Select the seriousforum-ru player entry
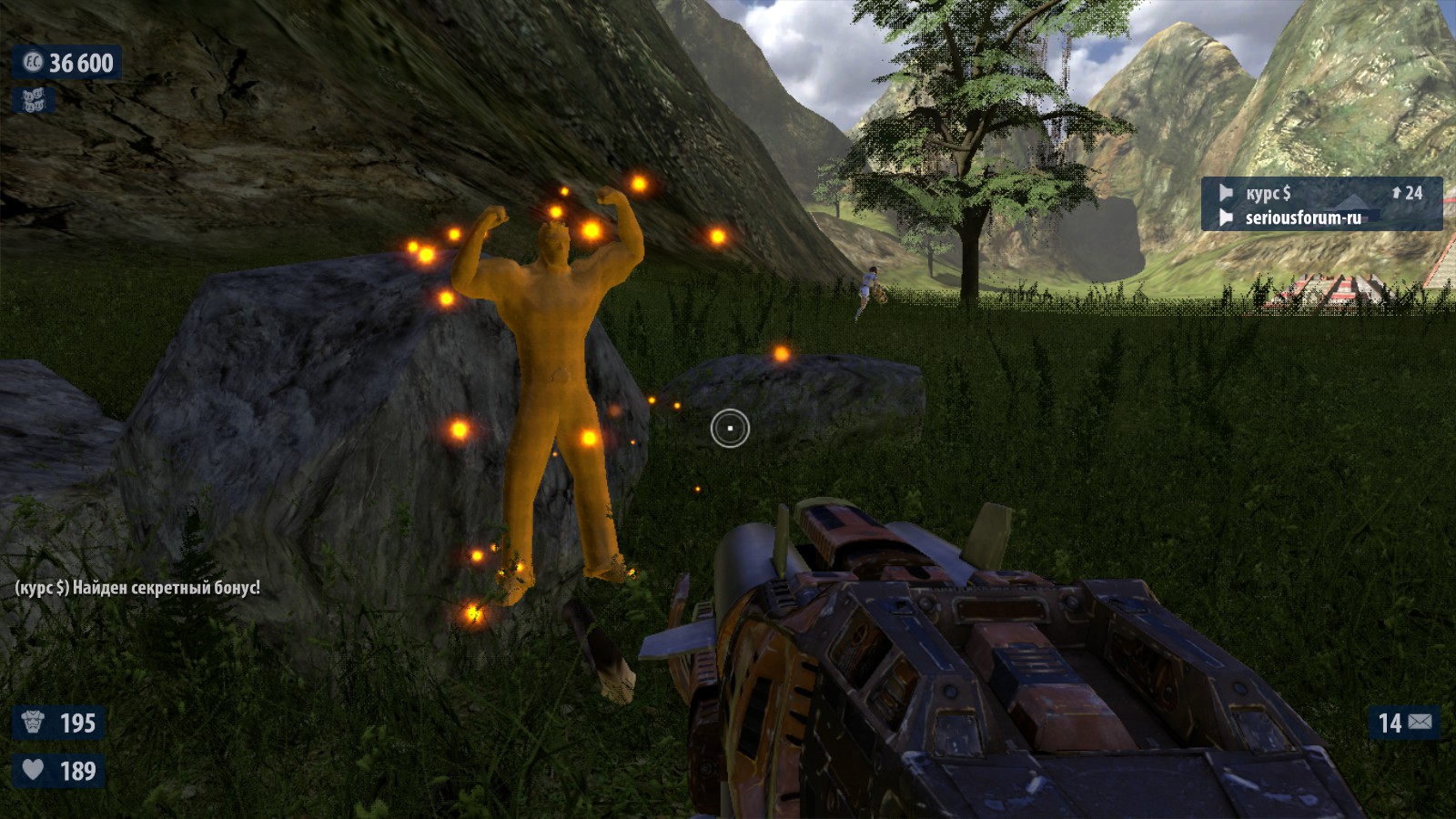Viewport: 1456px width, 819px height. coord(1302,217)
